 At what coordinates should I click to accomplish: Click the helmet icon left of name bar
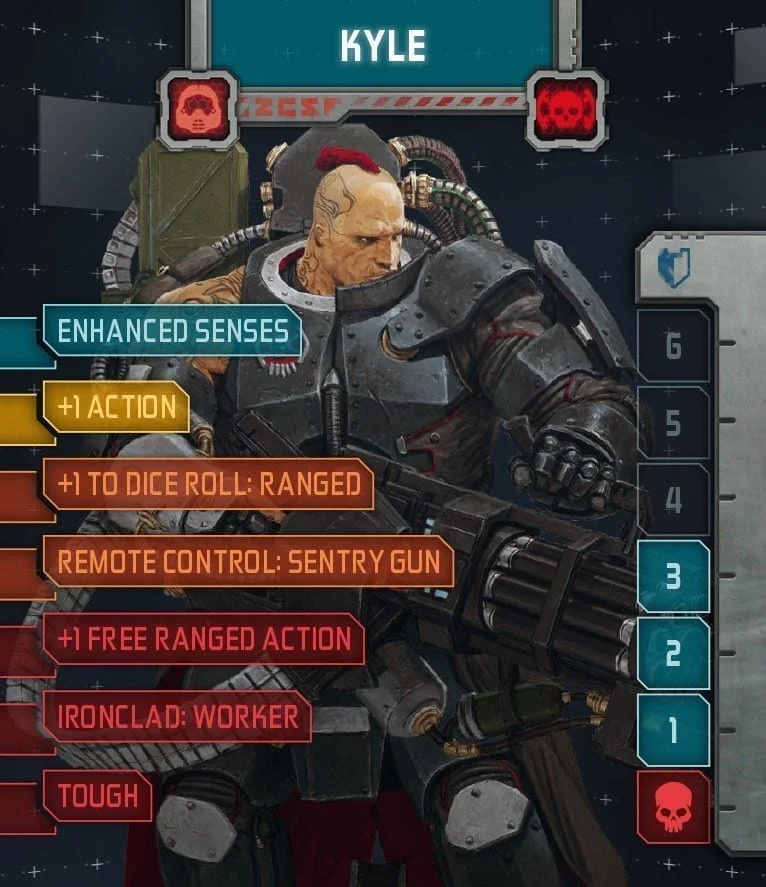point(198,106)
